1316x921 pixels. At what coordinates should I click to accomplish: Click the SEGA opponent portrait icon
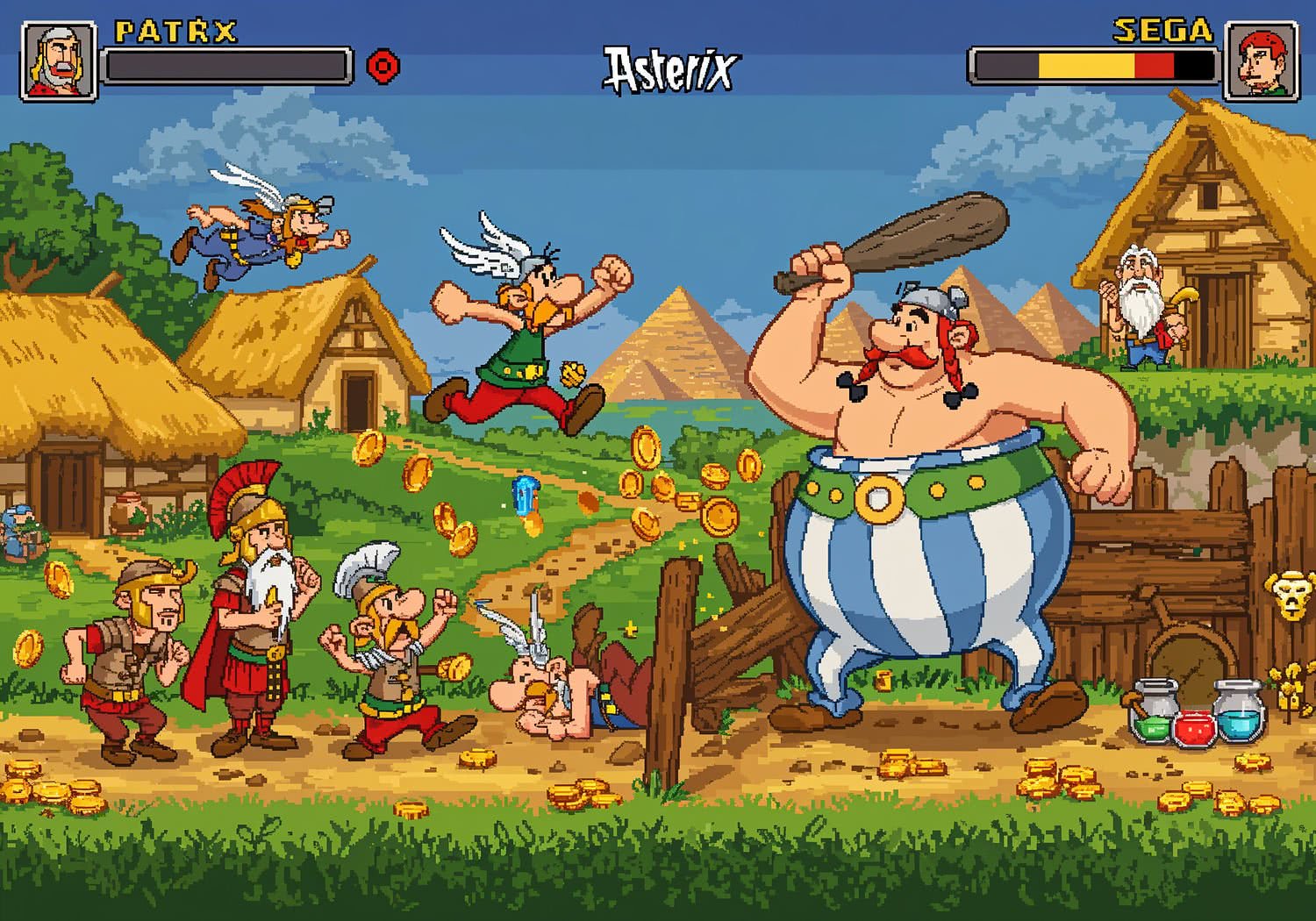click(1263, 61)
